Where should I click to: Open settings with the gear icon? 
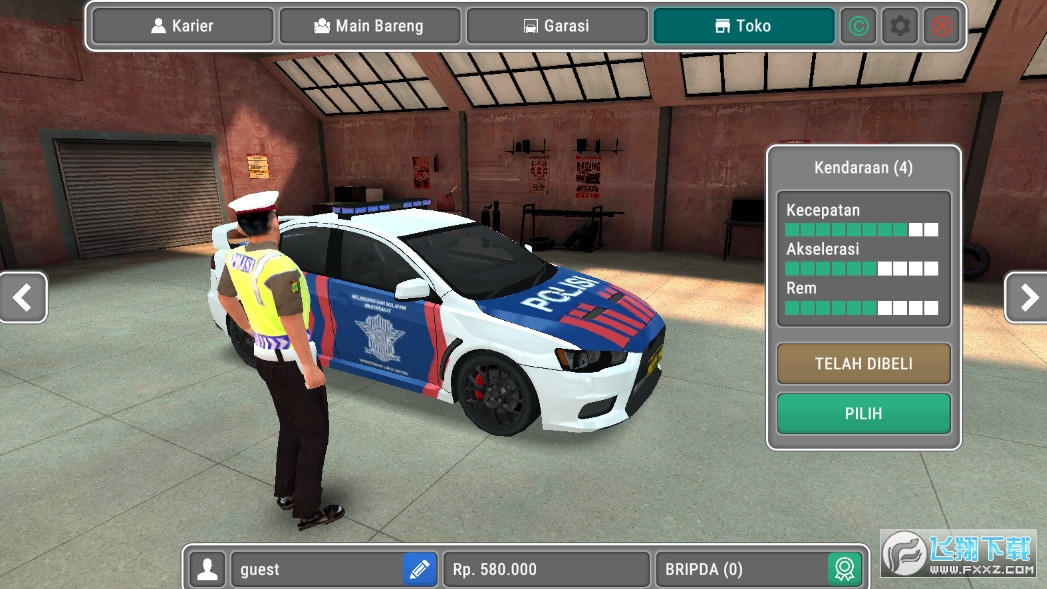point(900,26)
